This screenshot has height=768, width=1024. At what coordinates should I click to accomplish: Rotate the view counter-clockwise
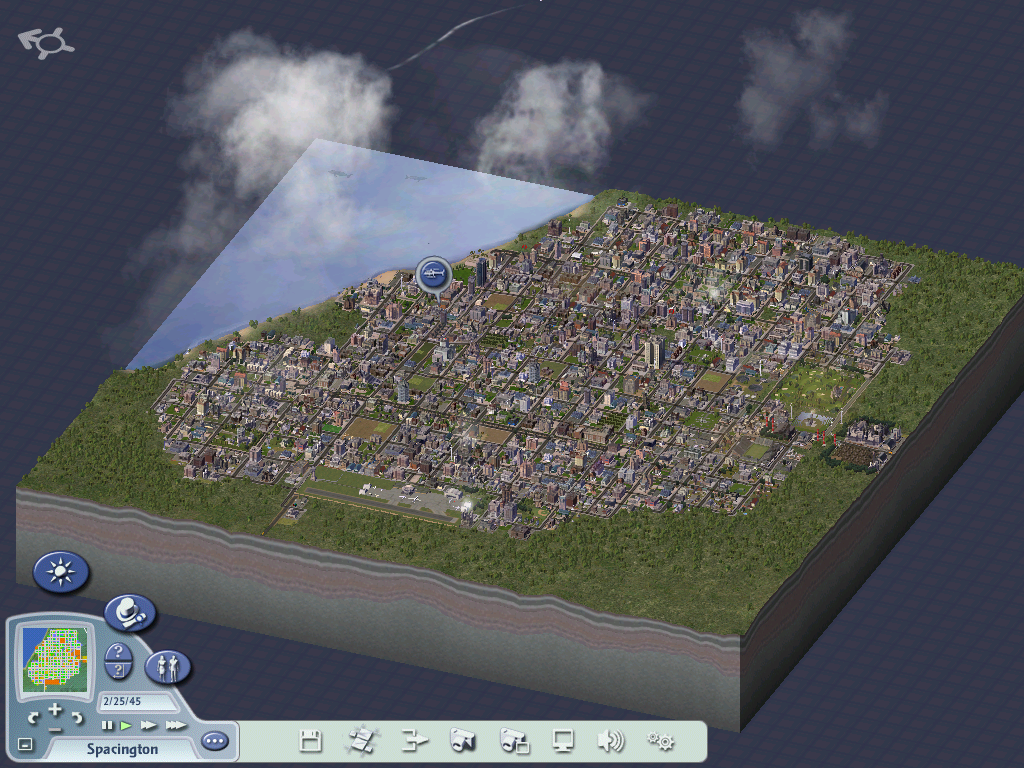(x=34, y=718)
